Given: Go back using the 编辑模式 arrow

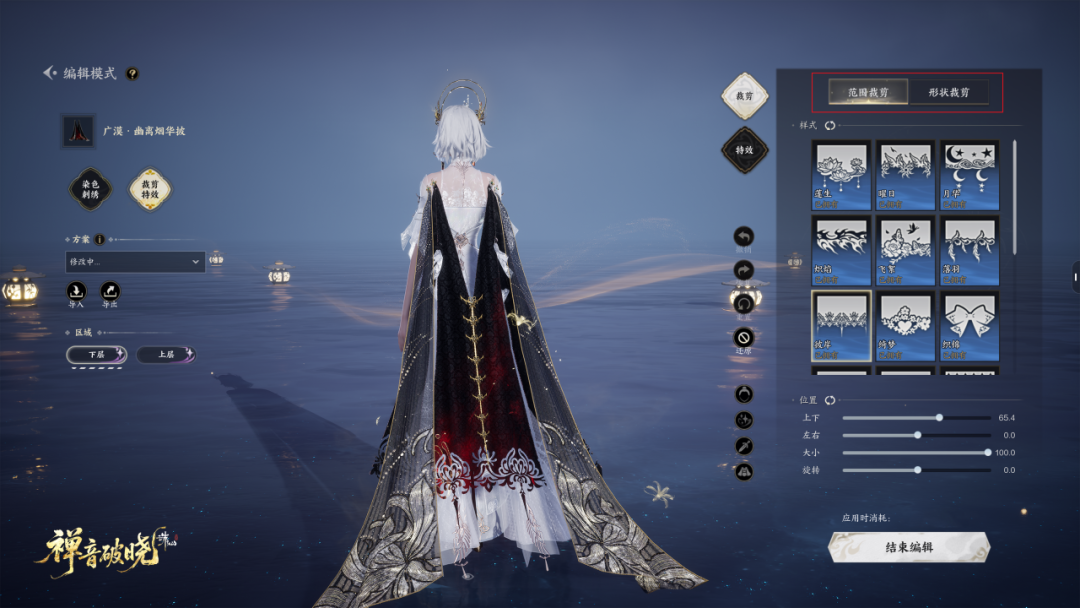Looking at the screenshot, I should 49,73.
